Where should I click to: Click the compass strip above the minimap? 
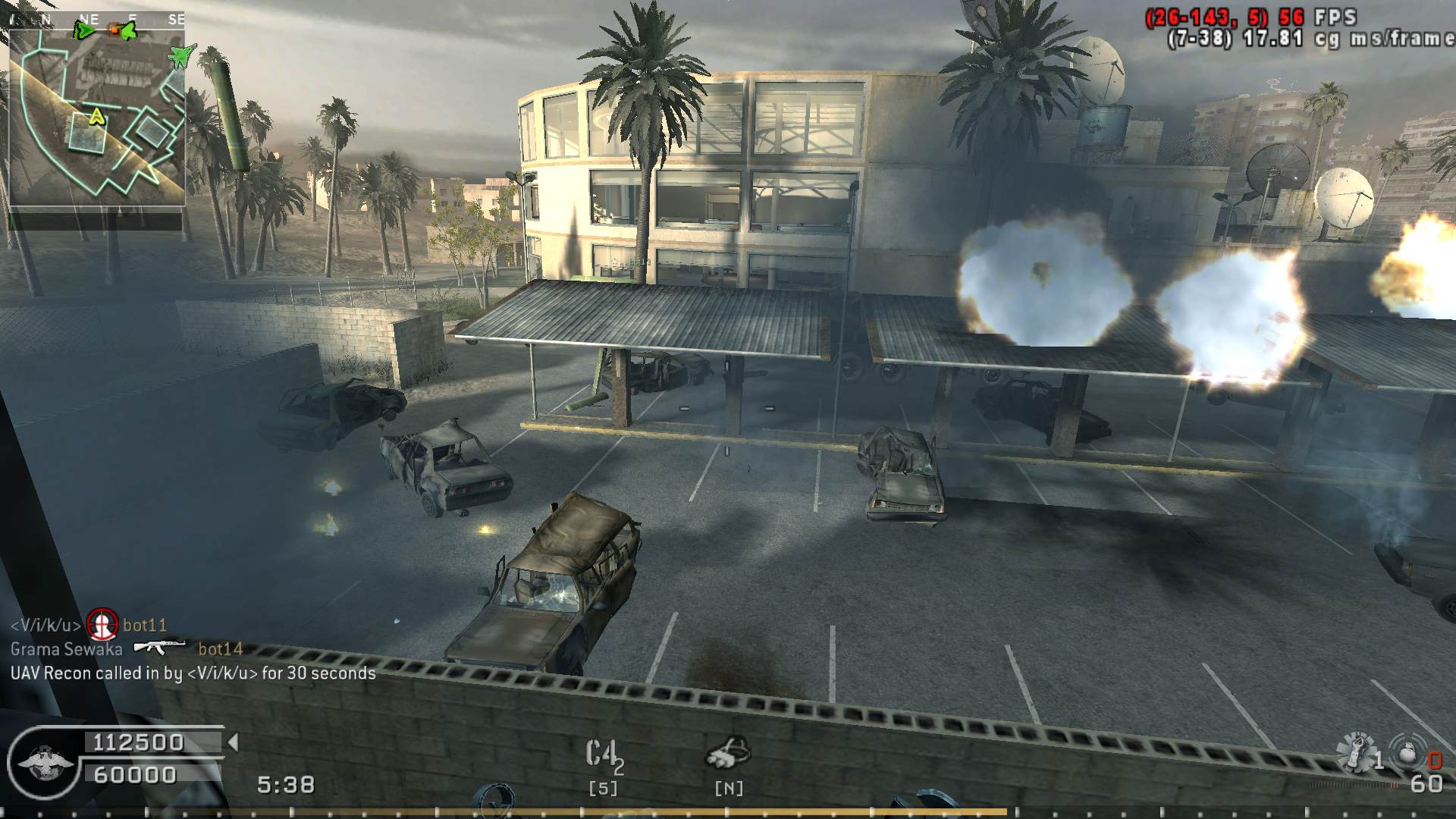tap(97, 20)
